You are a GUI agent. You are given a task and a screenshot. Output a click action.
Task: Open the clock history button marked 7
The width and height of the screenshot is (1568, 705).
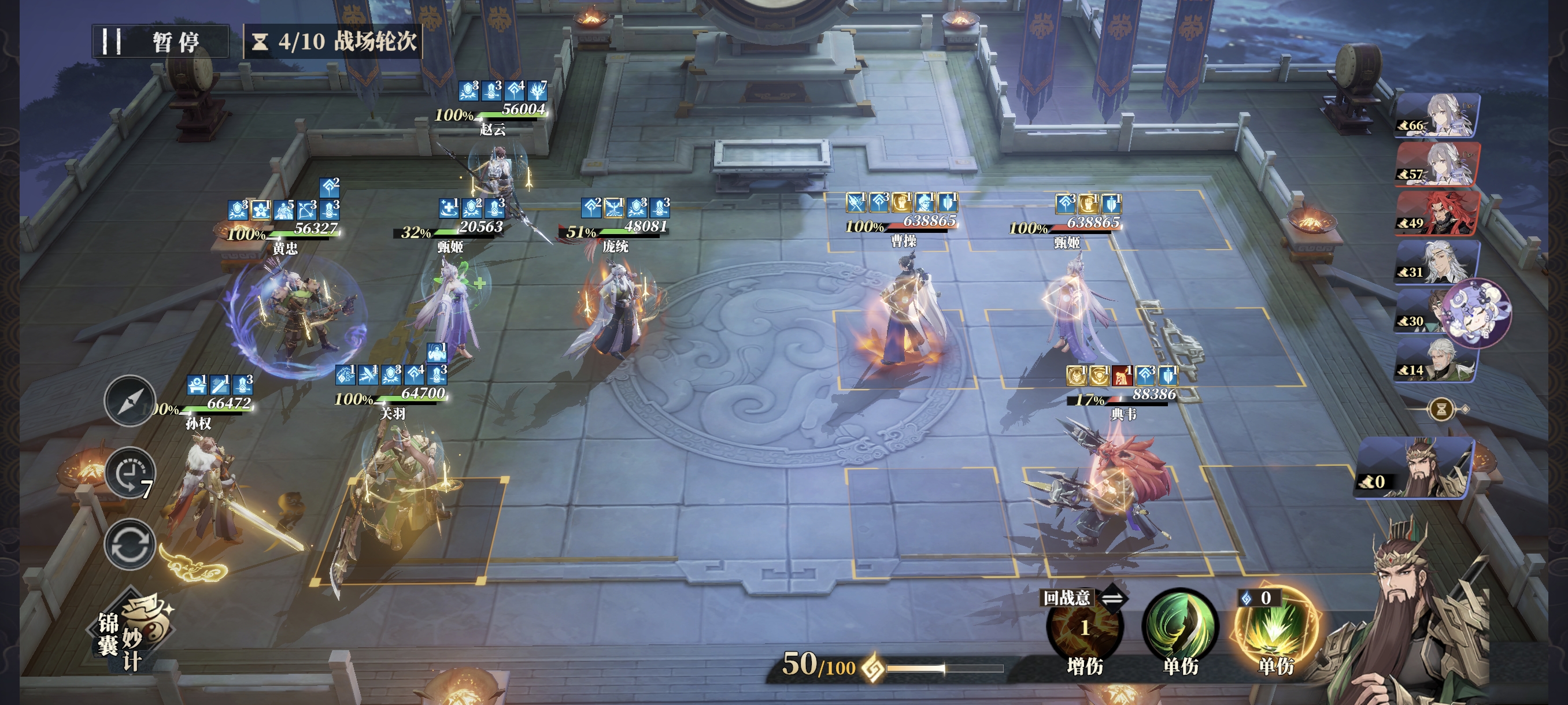coord(129,474)
